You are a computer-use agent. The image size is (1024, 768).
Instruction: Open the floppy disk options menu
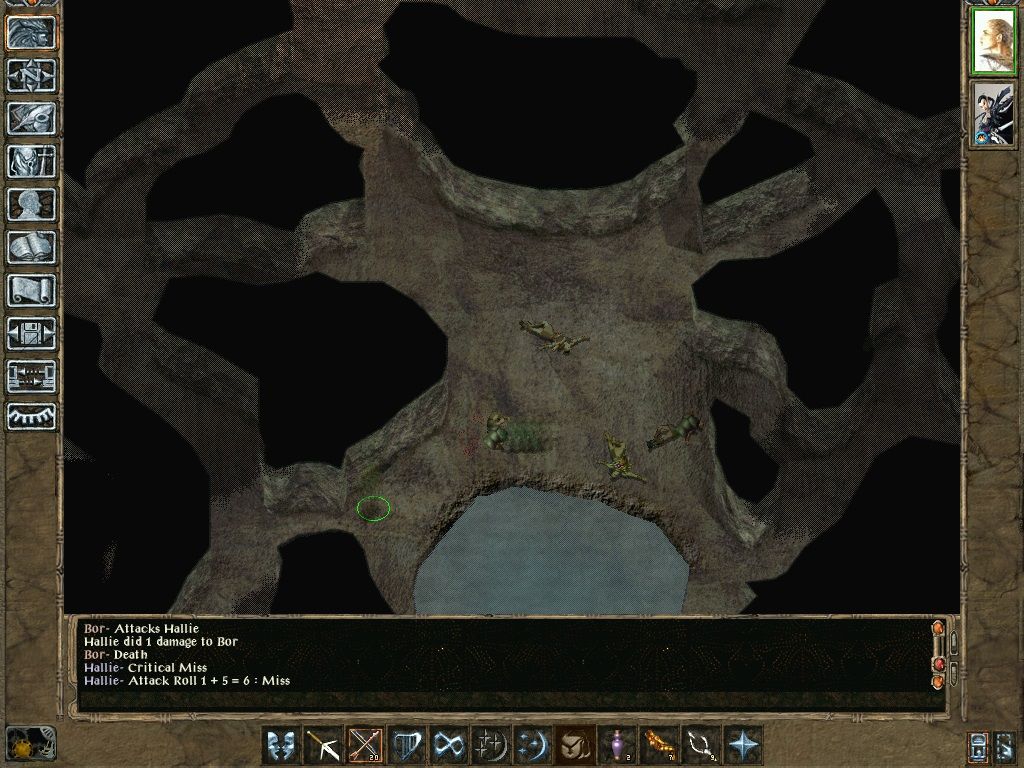coord(31,333)
